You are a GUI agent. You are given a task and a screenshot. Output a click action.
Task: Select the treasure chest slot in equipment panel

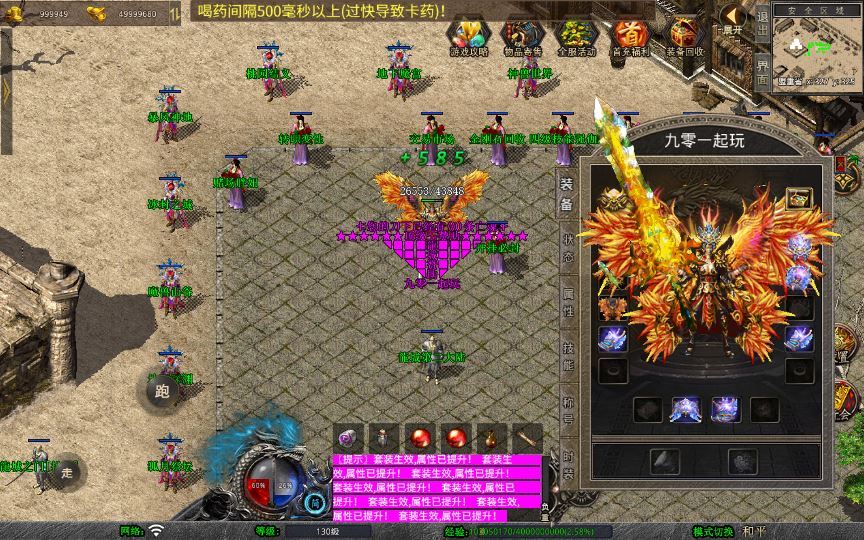[x=798, y=198]
